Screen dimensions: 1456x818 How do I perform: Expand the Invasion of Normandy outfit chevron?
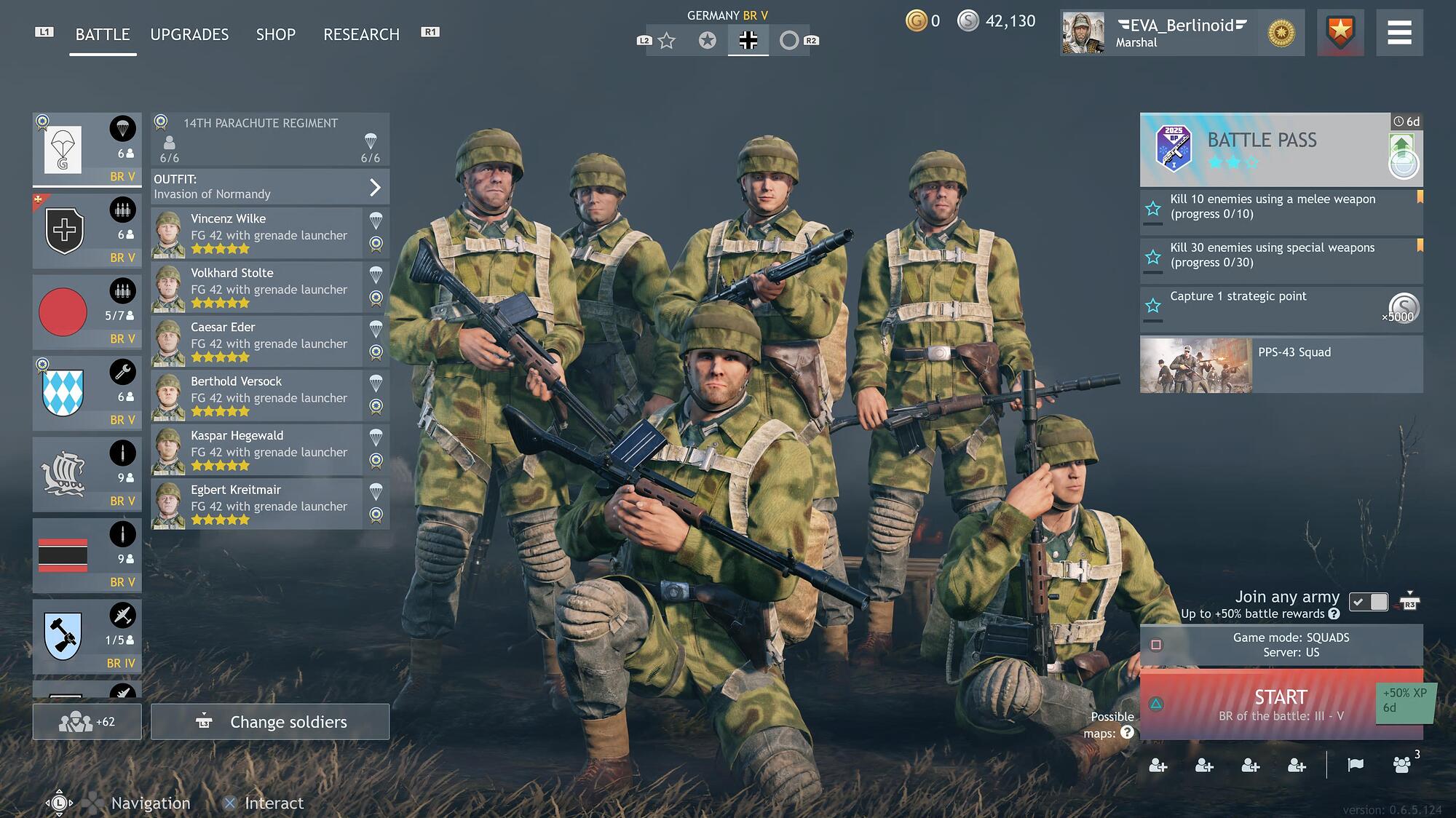coord(376,187)
